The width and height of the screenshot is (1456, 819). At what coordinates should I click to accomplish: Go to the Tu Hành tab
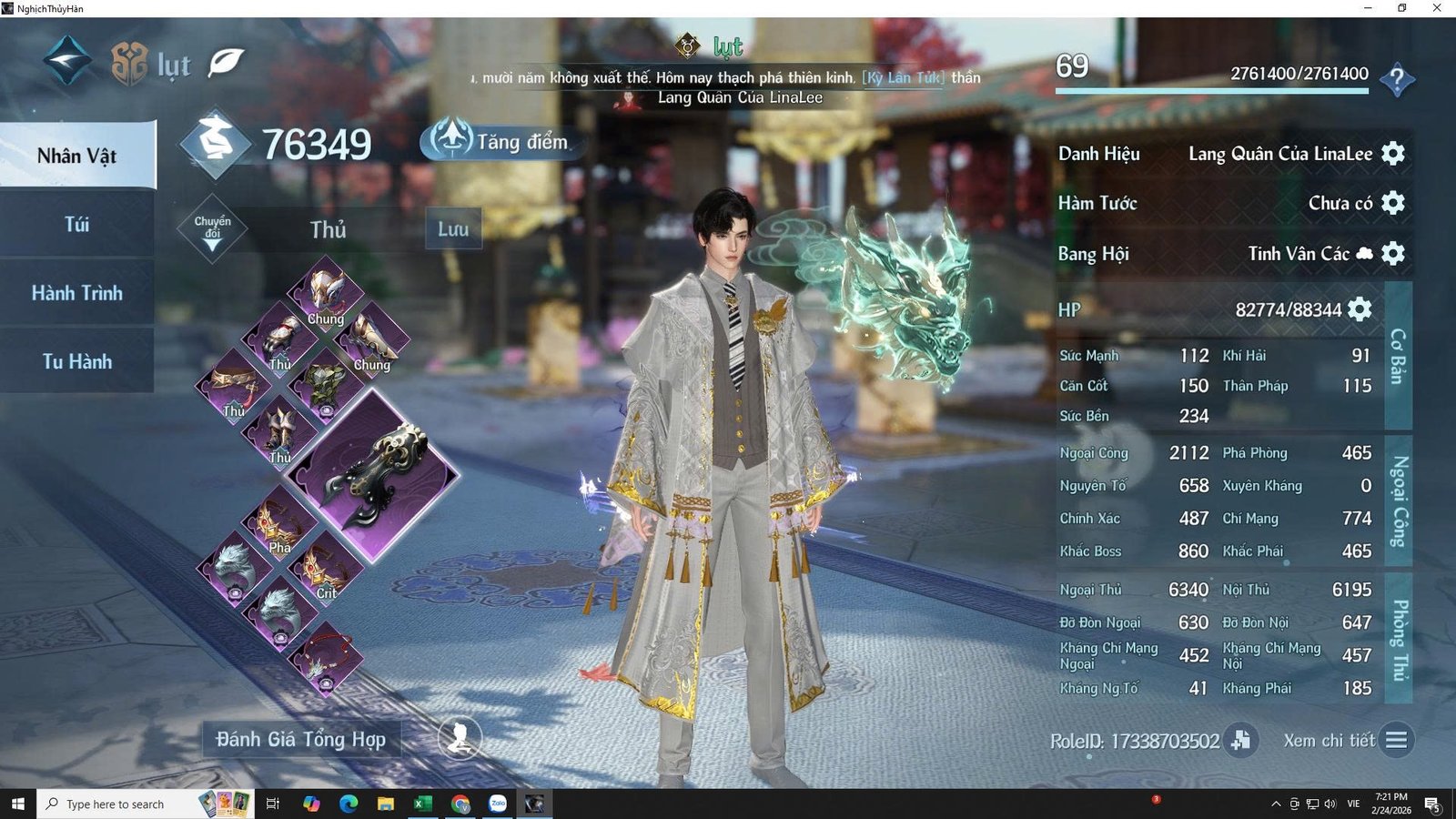77,361
